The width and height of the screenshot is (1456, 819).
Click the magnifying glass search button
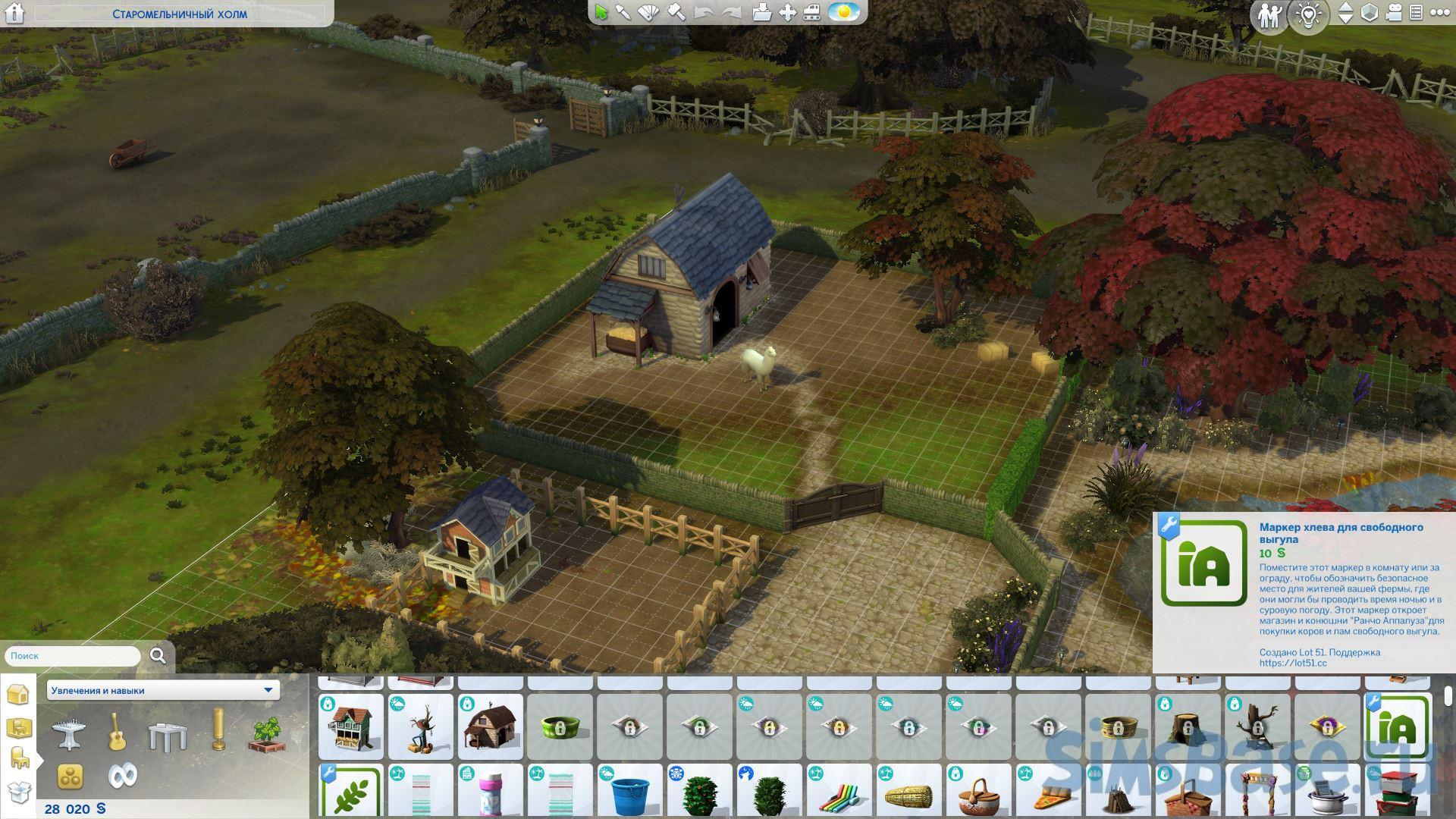(x=158, y=656)
